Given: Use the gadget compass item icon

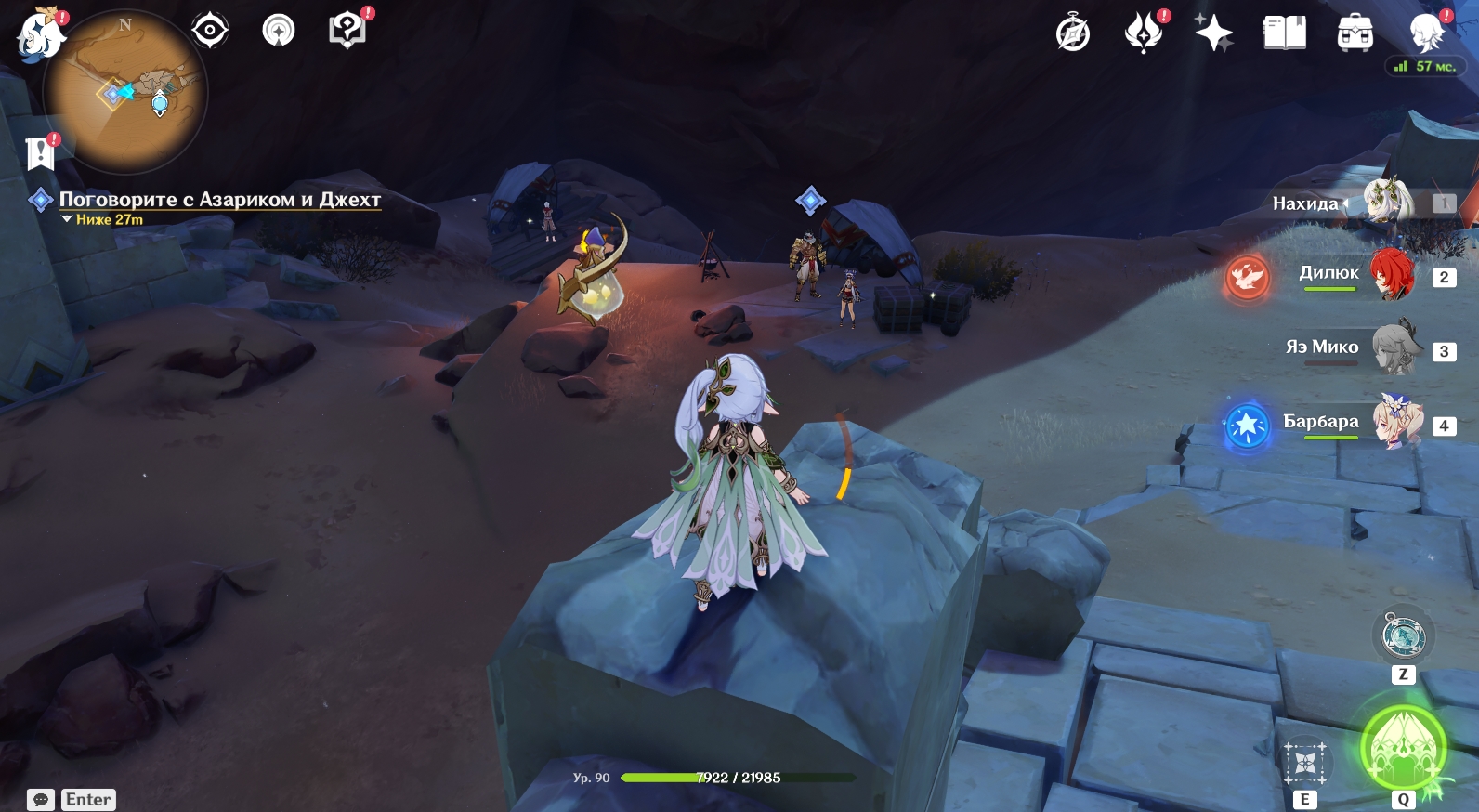Looking at the screenshot, I should point(1403,636).
